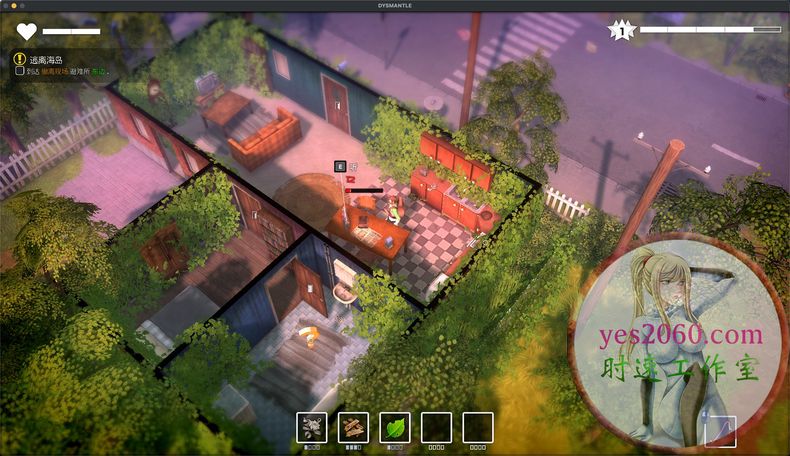
Task: Select the wood planks hotbar slot
Action: click(x=353, y=427)
